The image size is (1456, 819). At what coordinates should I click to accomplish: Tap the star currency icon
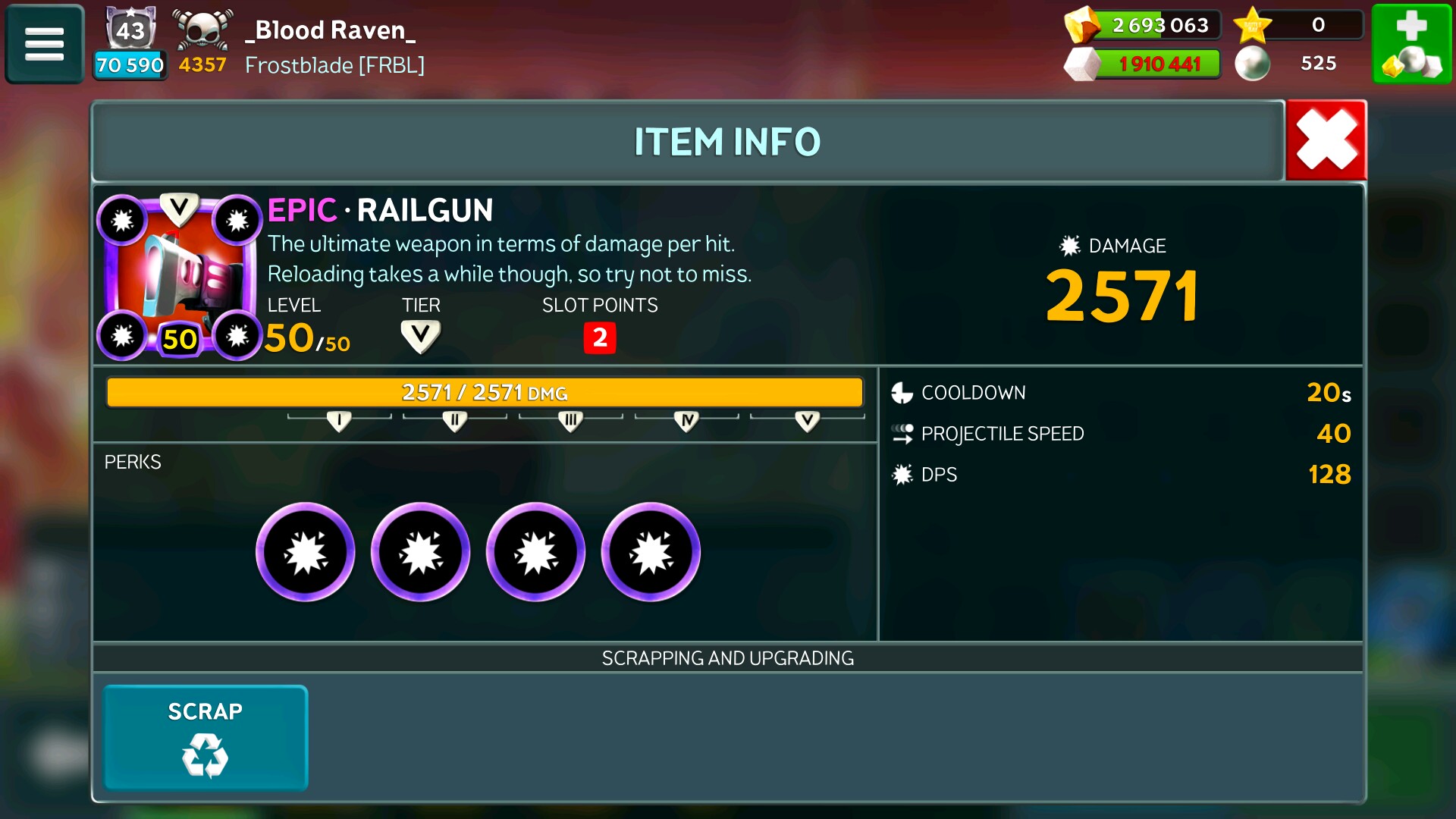1253,25
